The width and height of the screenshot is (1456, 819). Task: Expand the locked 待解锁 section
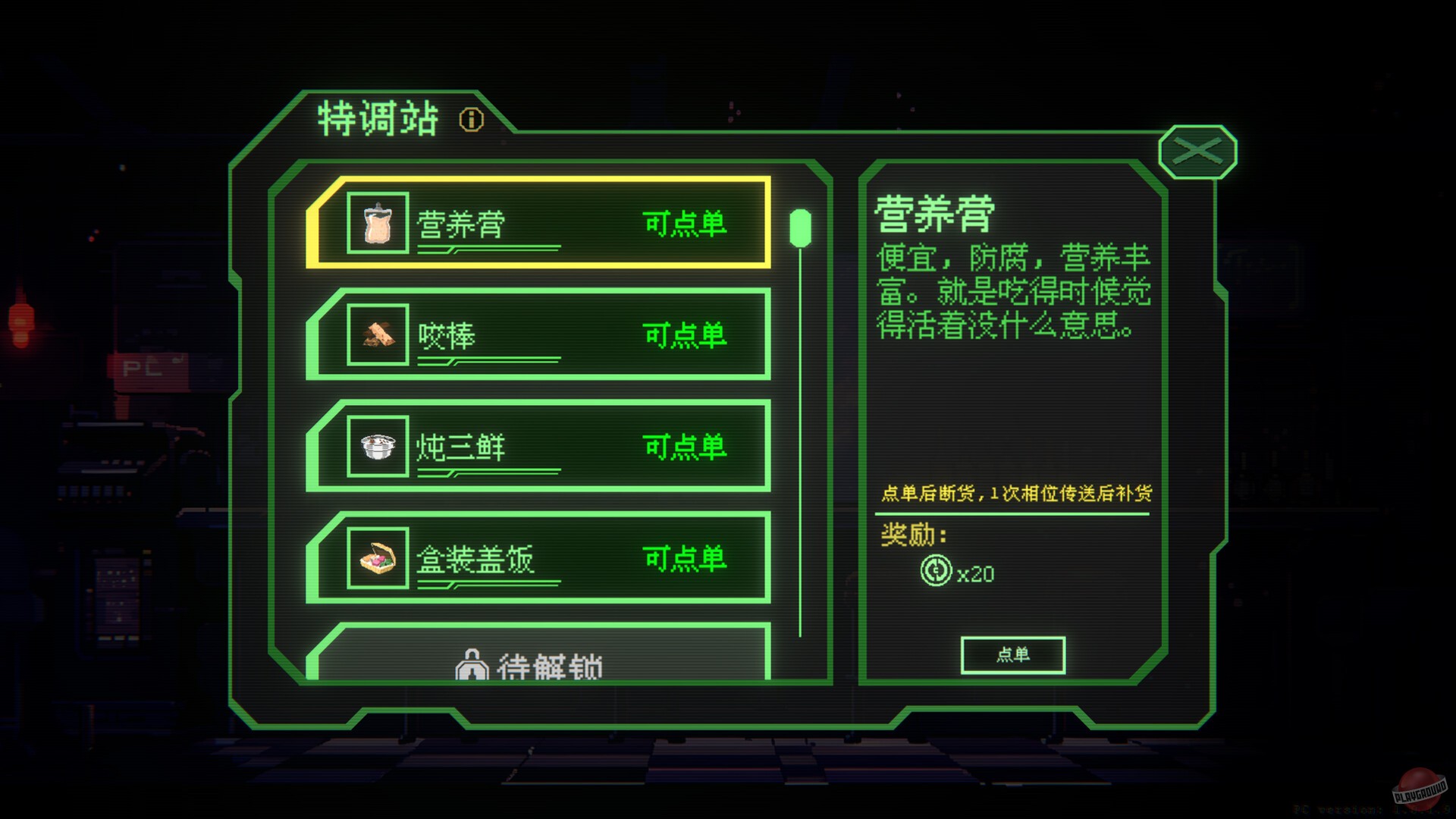(538, 664)
